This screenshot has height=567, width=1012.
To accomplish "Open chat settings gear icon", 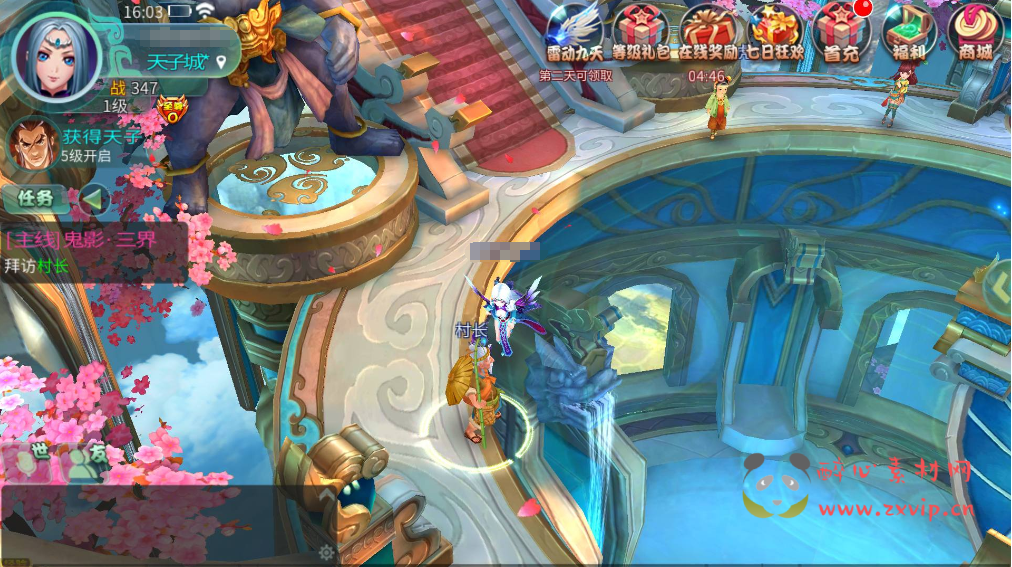I will [326, 551].
